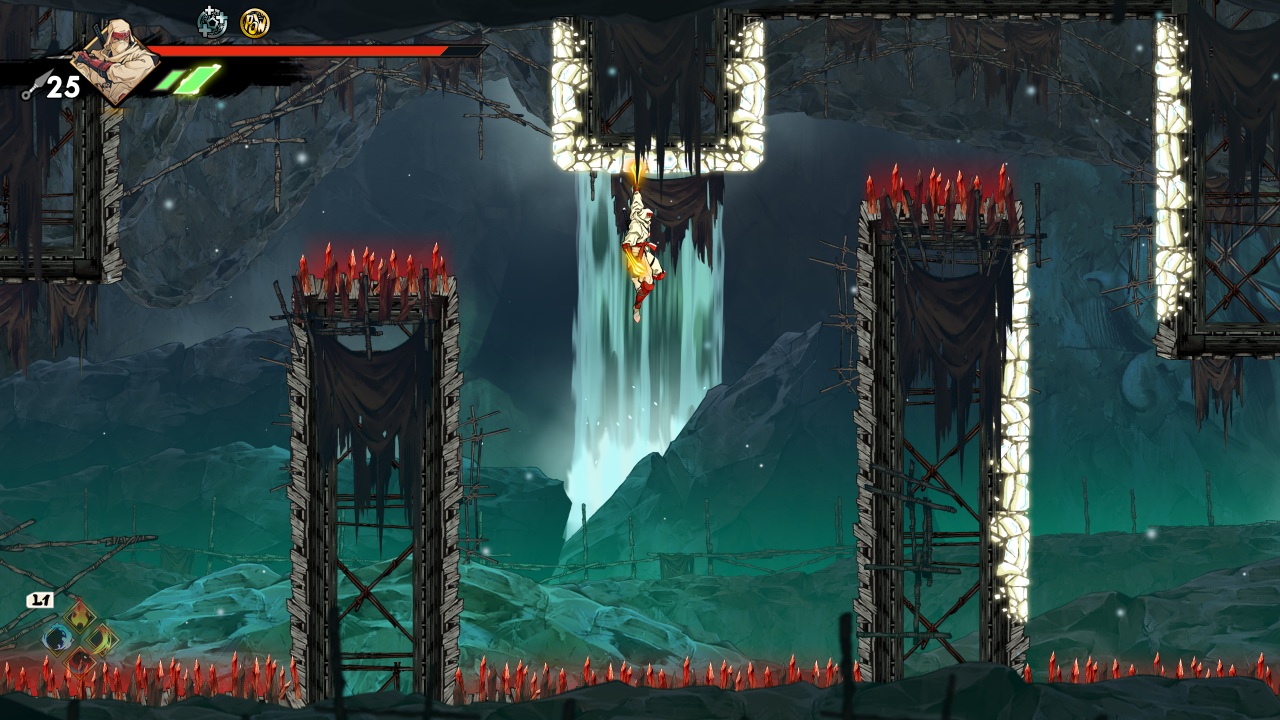1280x720 pixels.
Task: Activate the blue water swirl ninpo
Action: pos(58,639)
